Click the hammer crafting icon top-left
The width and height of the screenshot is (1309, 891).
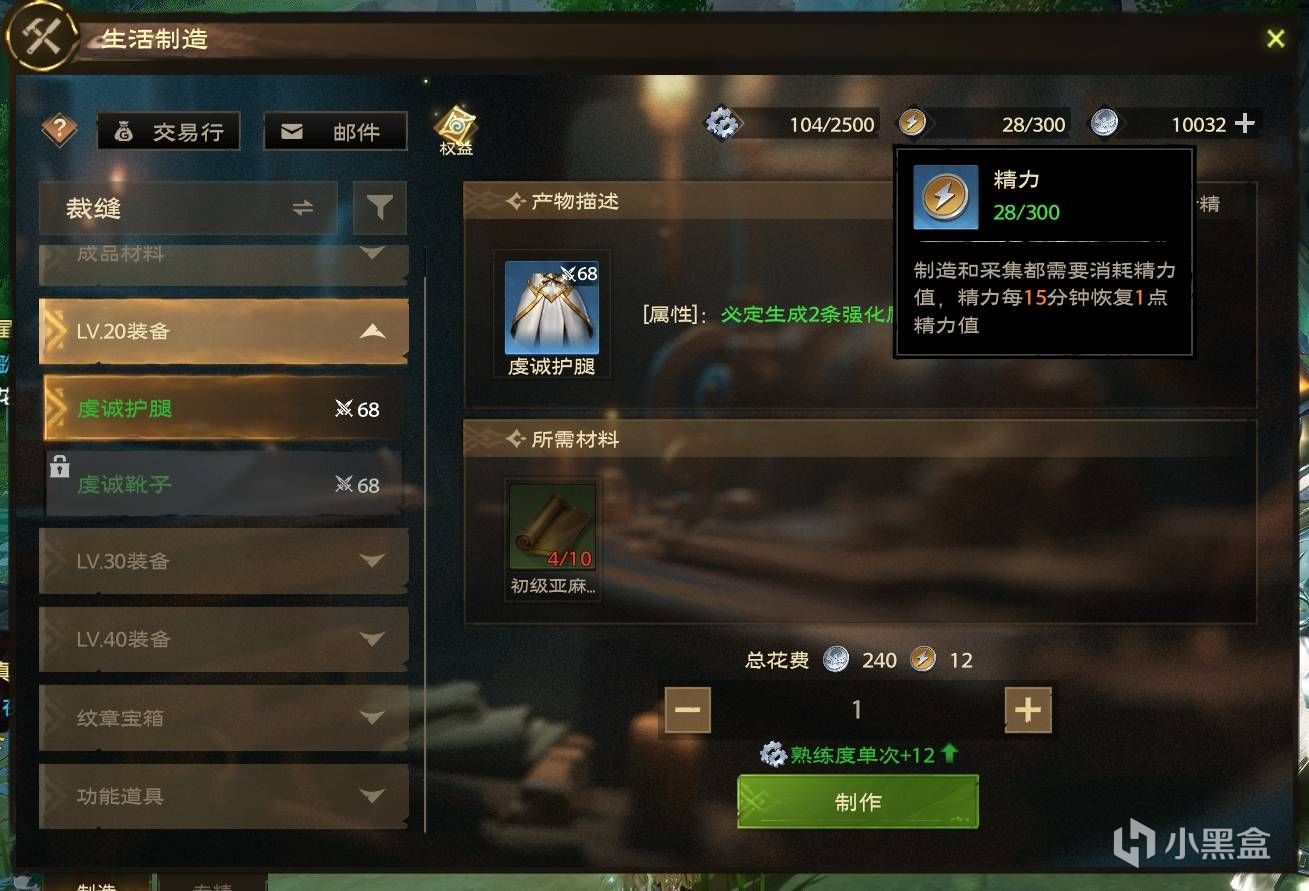40,37
